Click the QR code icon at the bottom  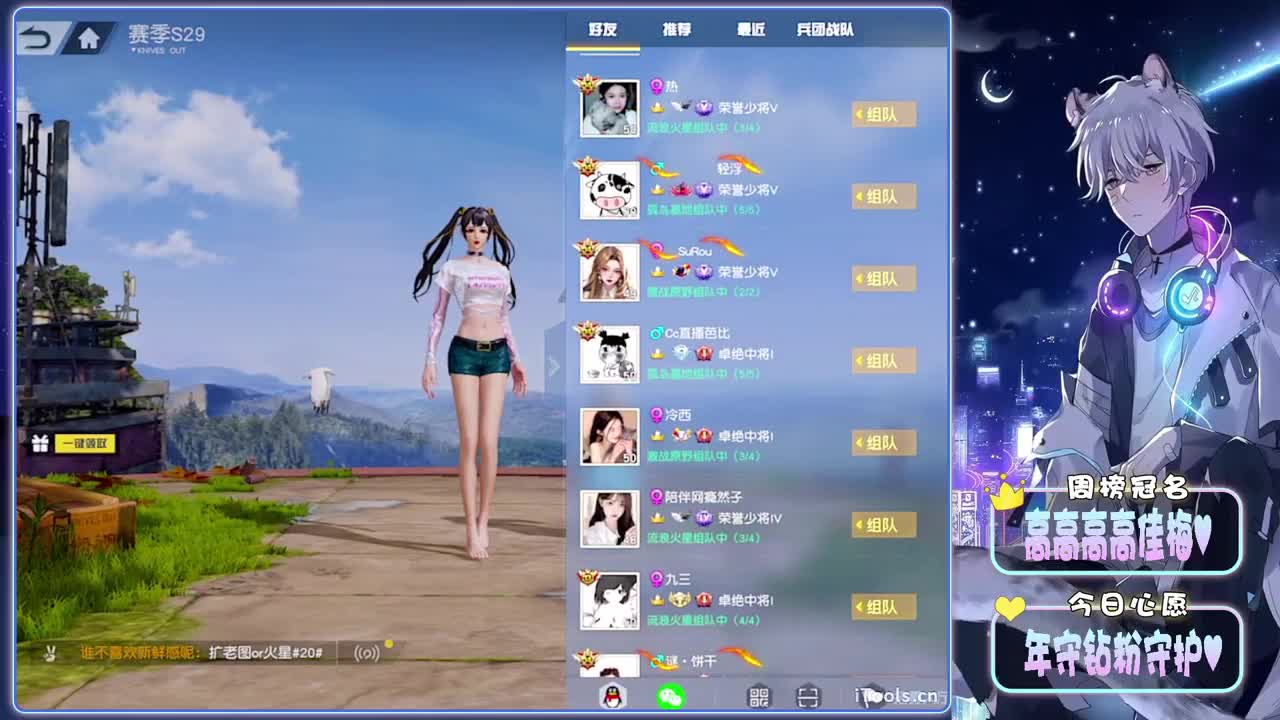(758, 695)
